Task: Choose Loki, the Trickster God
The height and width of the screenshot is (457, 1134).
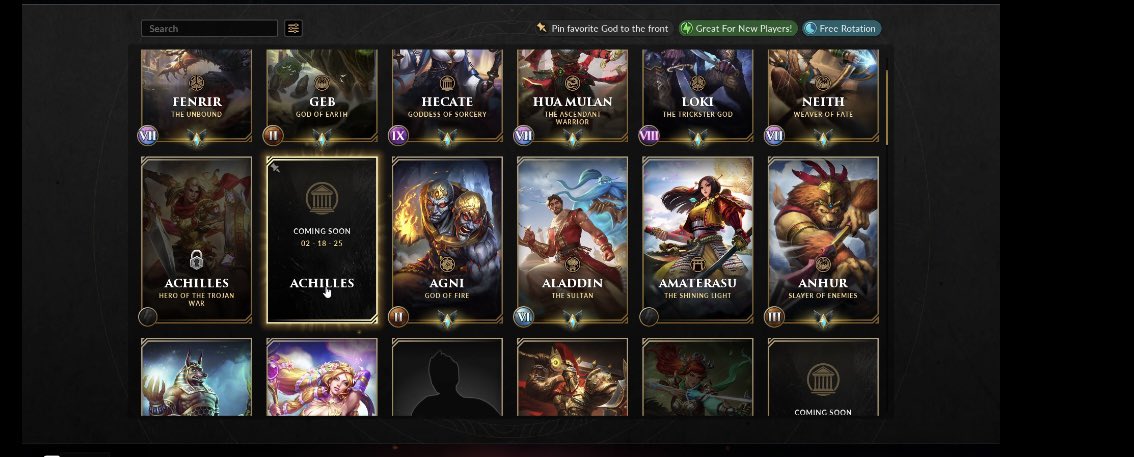Action: tap(697, 95)
